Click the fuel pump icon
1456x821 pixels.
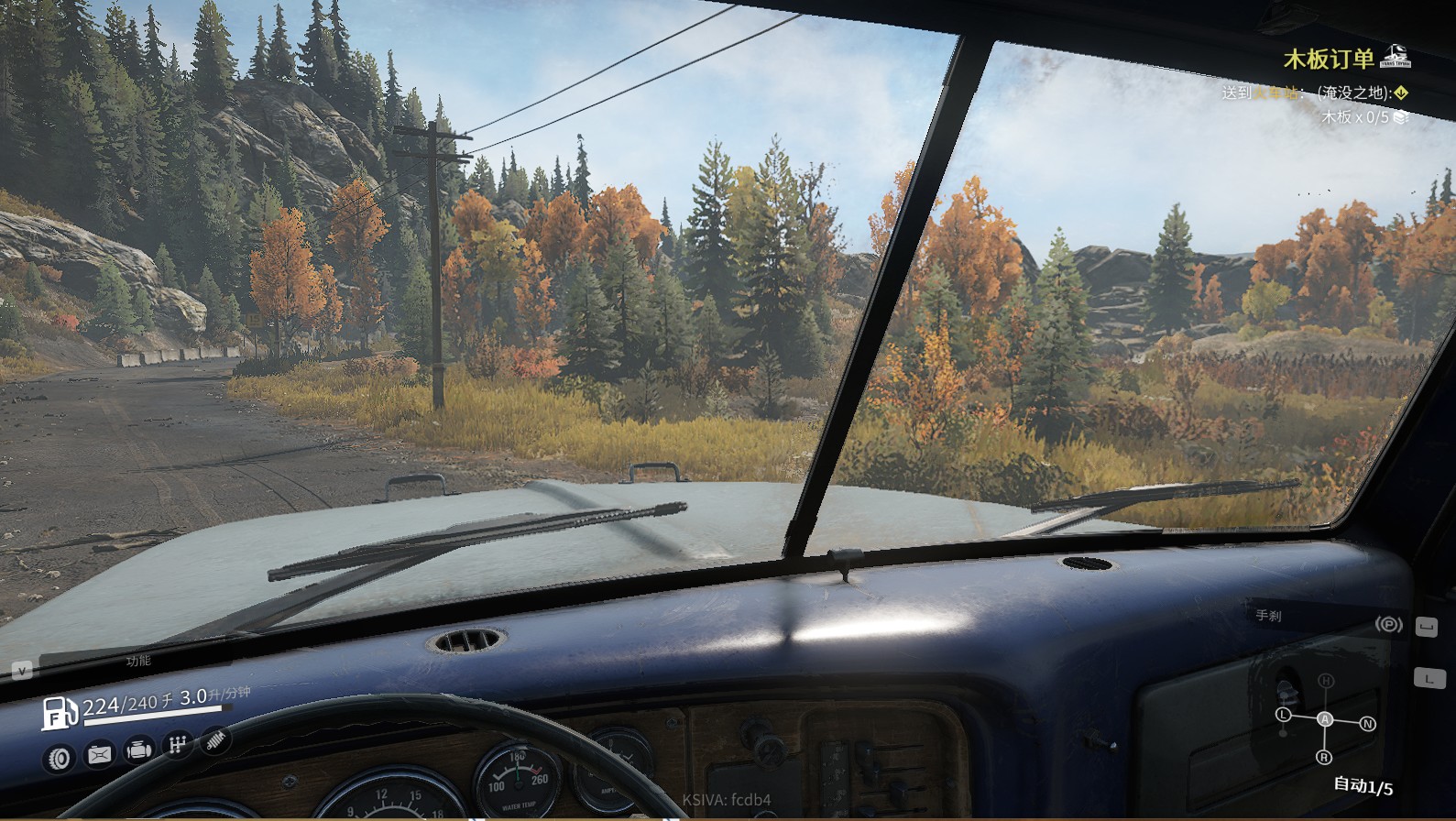point(59,714)
